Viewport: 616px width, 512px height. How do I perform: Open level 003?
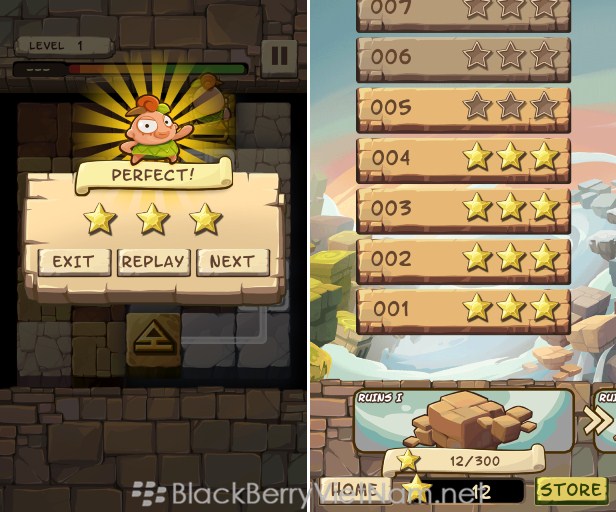click(463, 208)
